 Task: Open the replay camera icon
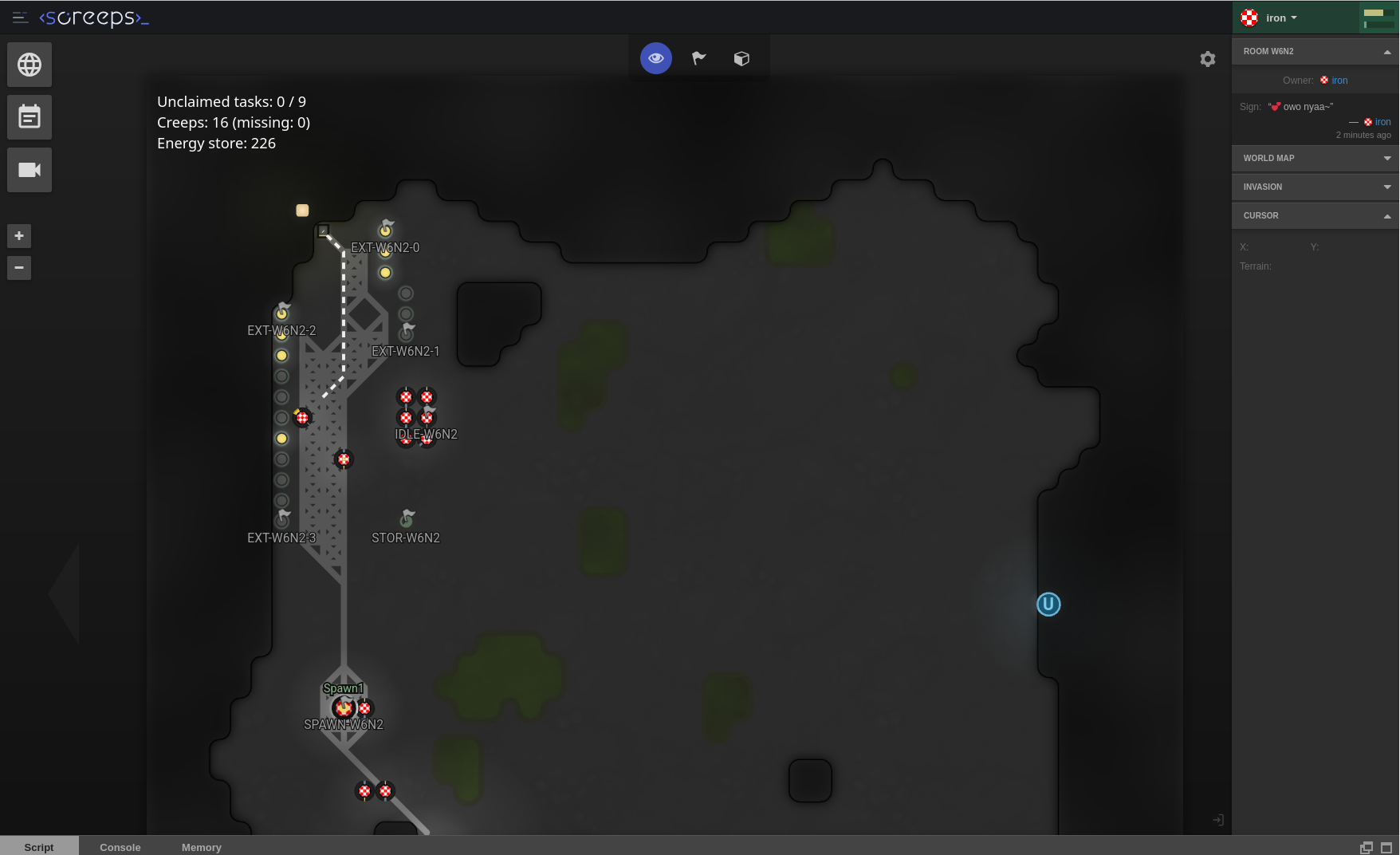tap(29, 170)
